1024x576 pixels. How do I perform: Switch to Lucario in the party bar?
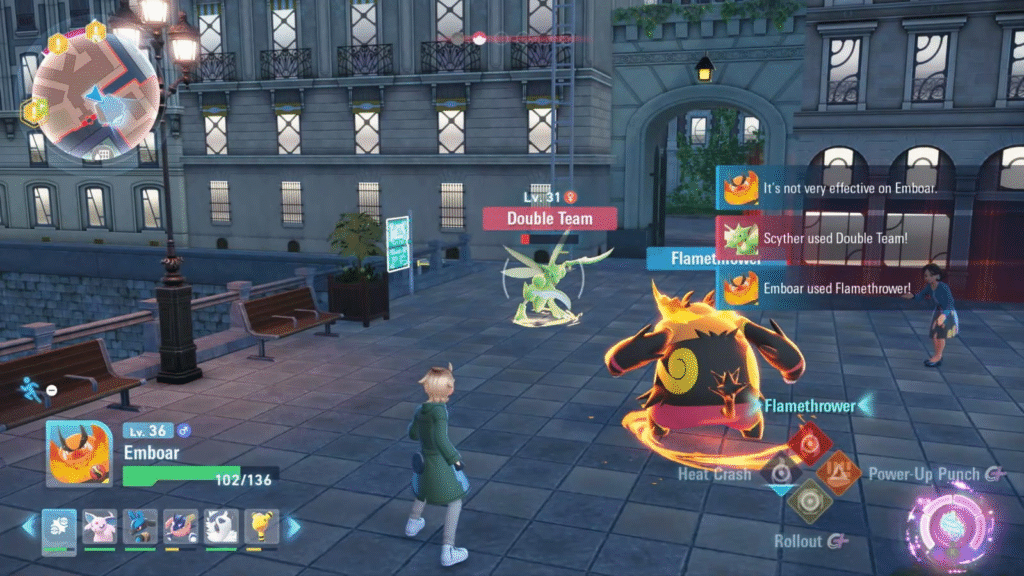[140, 526]
